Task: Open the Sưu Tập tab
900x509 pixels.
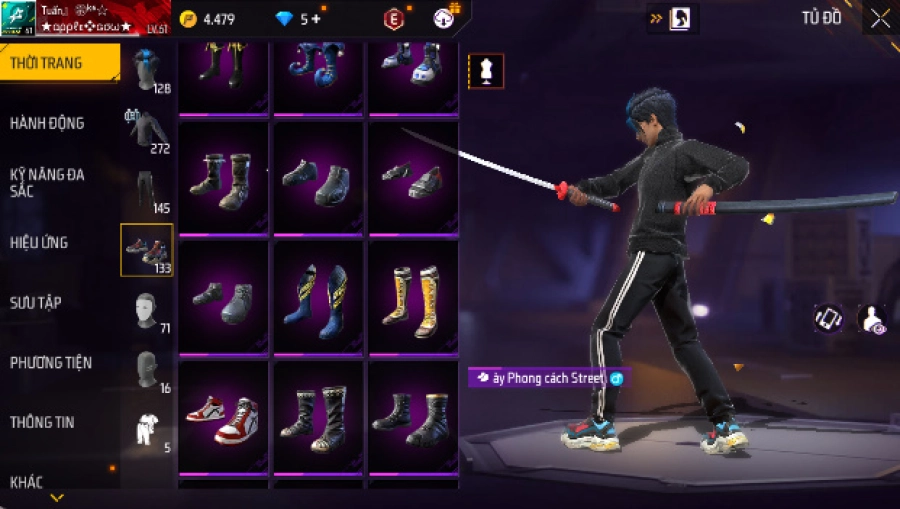Action: point(36,302)
